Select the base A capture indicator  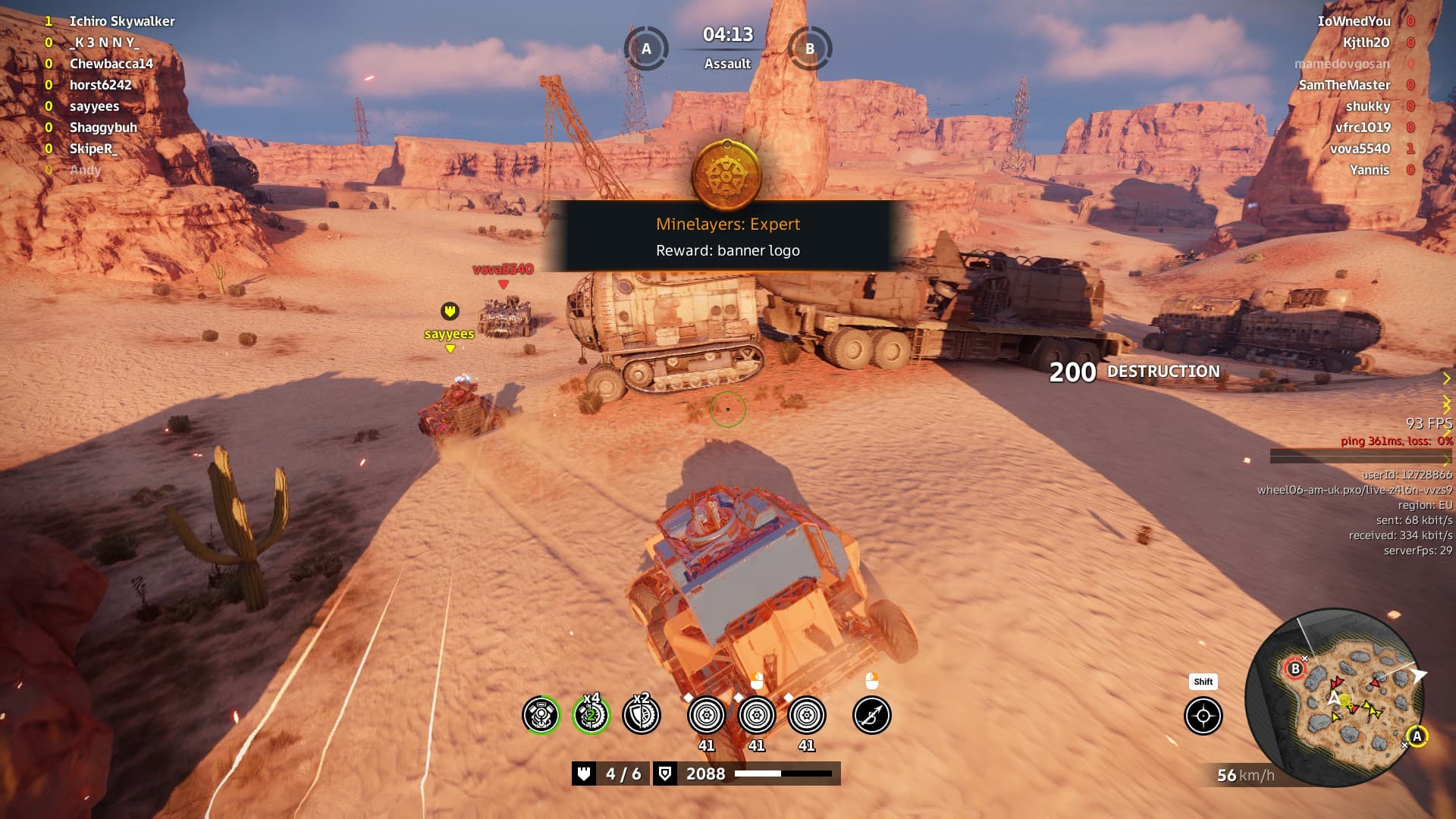646,49
